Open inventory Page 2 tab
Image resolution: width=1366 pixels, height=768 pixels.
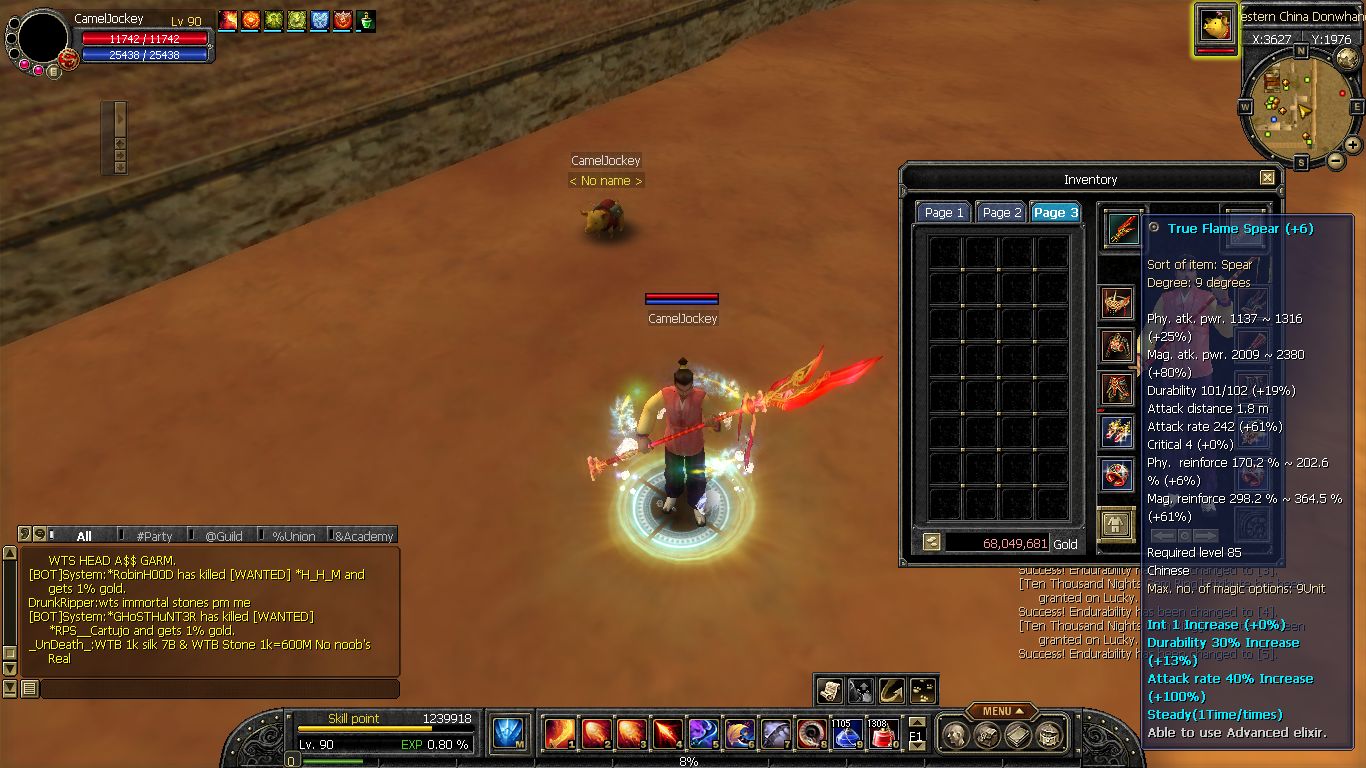[1001, 212]
